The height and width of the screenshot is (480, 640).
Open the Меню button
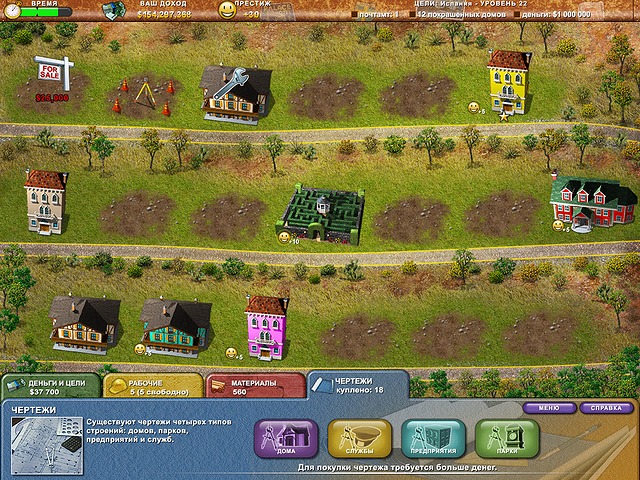point(548,408)
